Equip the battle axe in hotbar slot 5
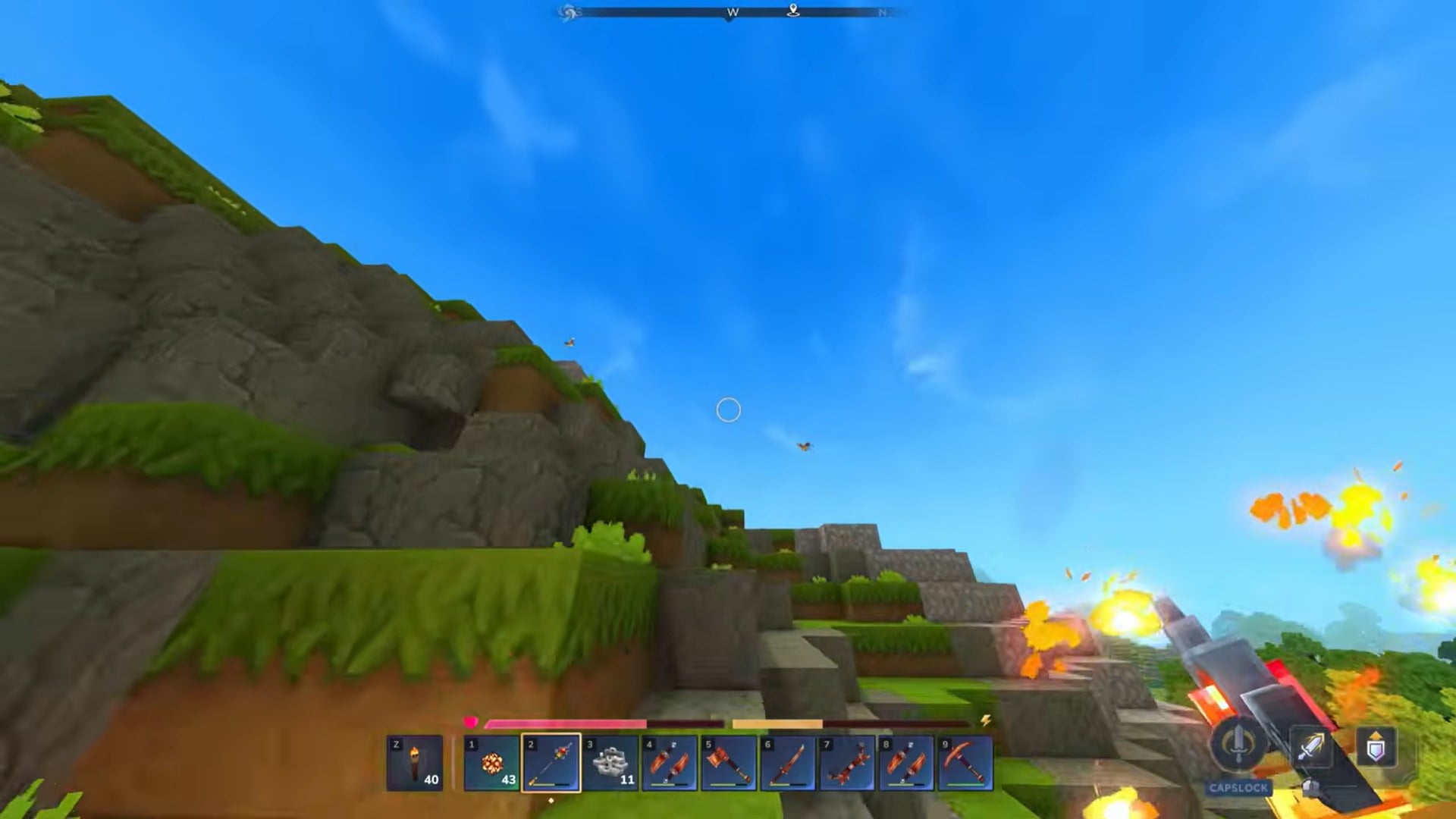The image size is (1456, 819). click(729, 762)
